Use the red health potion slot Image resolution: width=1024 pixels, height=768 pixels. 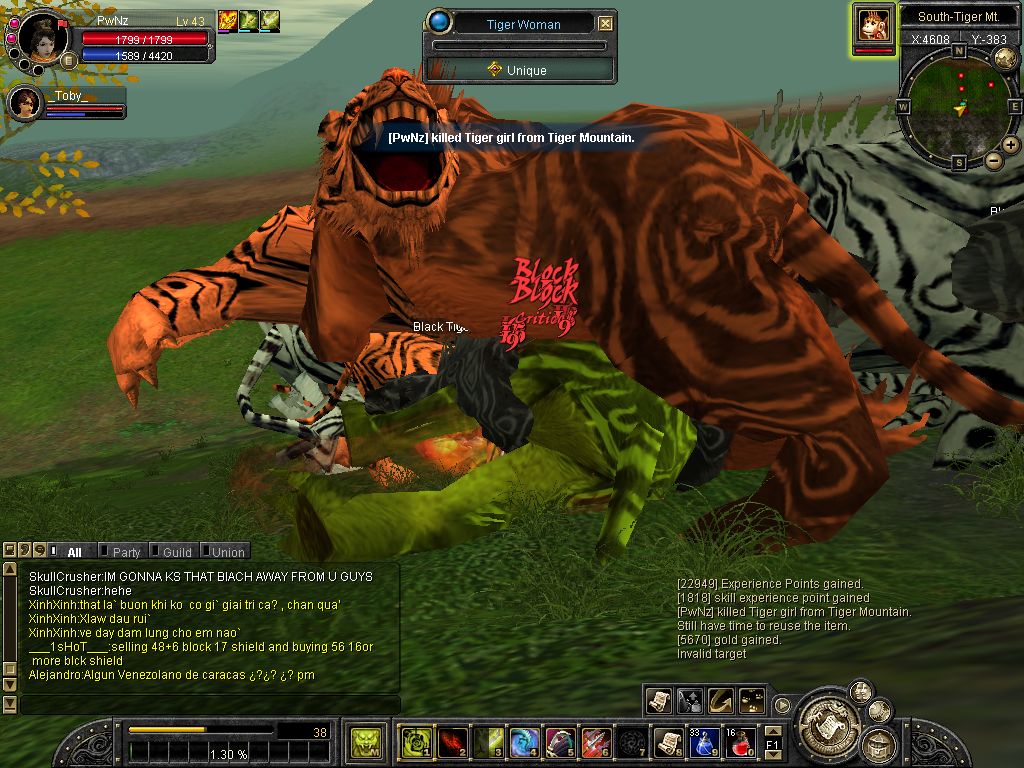pyautogui.click(x=740, y=742)
